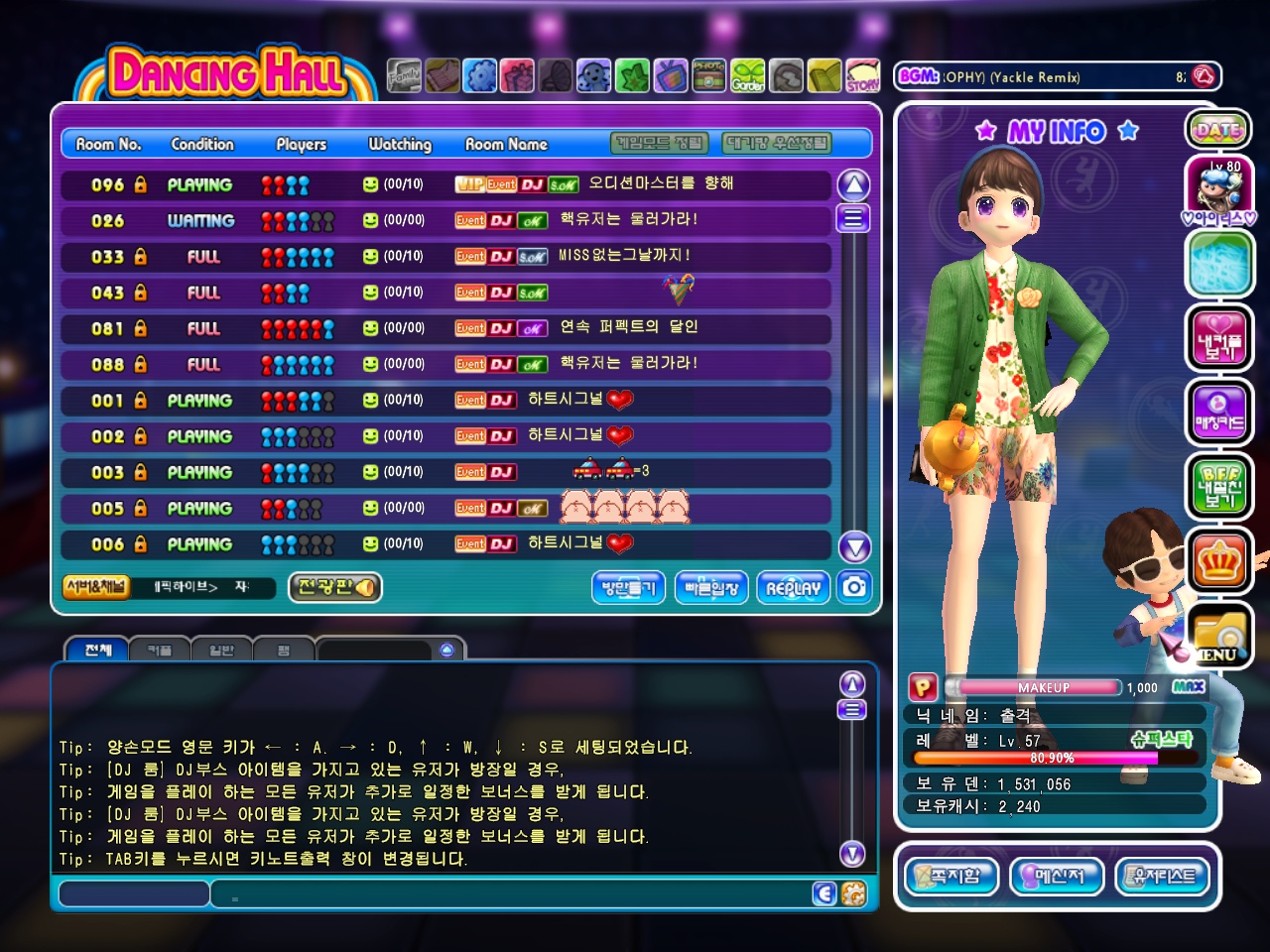Click the REPLAY button
The height and width of the screenshot is (952, 1270).
coord(793,588)
